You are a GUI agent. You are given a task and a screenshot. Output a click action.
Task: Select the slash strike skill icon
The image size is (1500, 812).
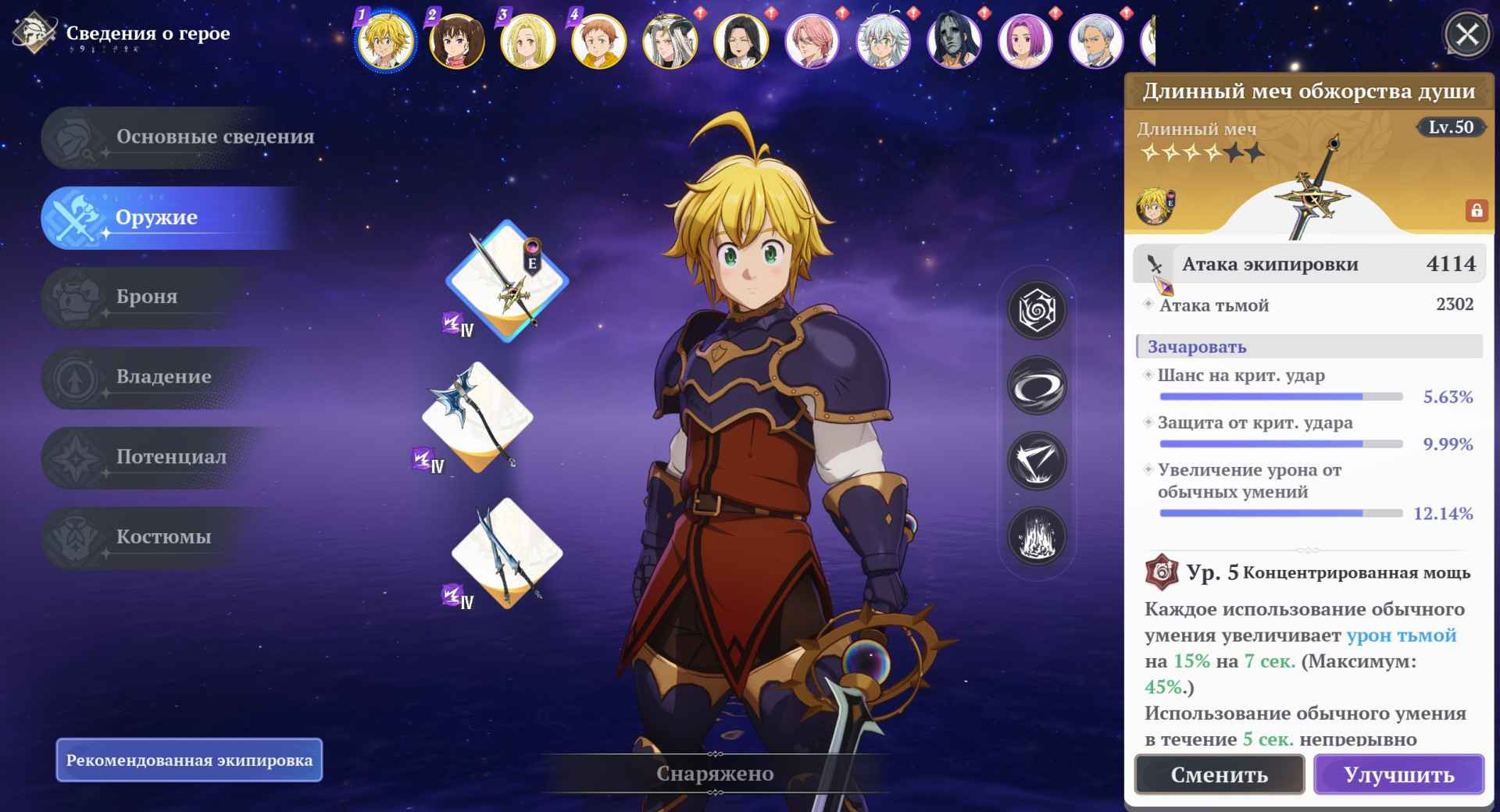(x=1037, y=461)
